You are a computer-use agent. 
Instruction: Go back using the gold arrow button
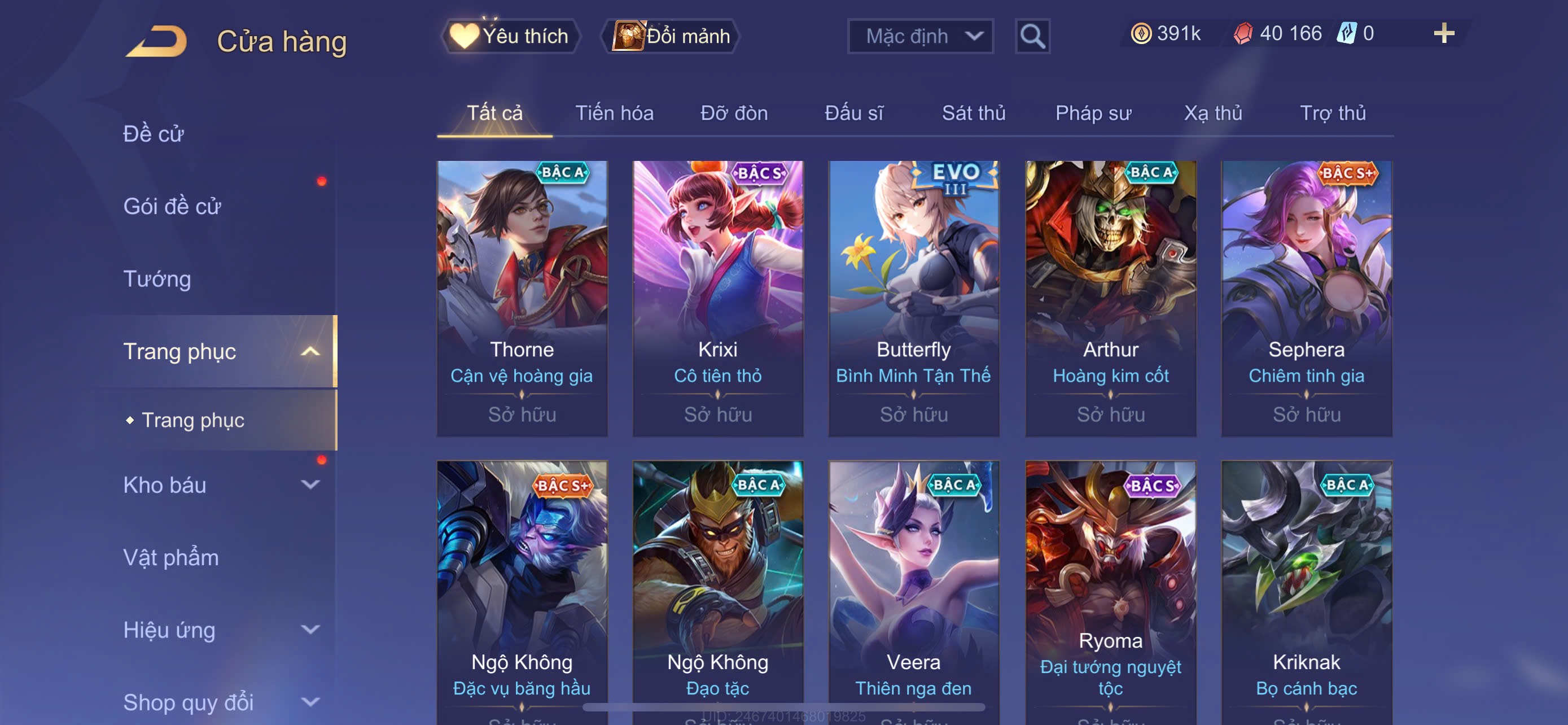tap(157, 41)
